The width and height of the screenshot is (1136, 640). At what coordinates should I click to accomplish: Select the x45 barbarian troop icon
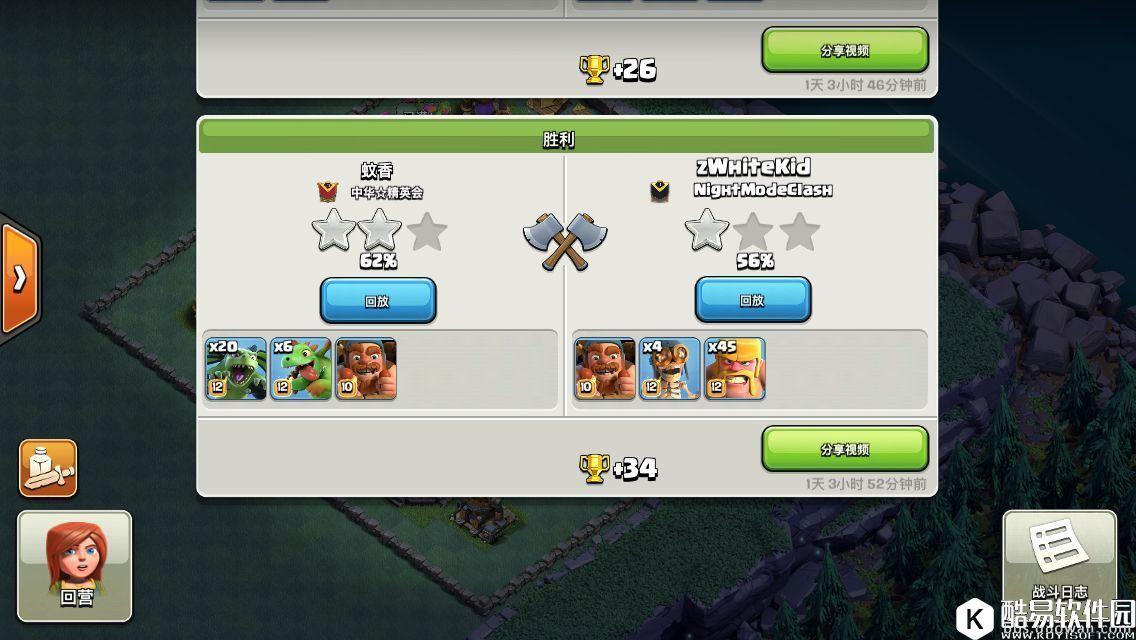coord(735,369)
